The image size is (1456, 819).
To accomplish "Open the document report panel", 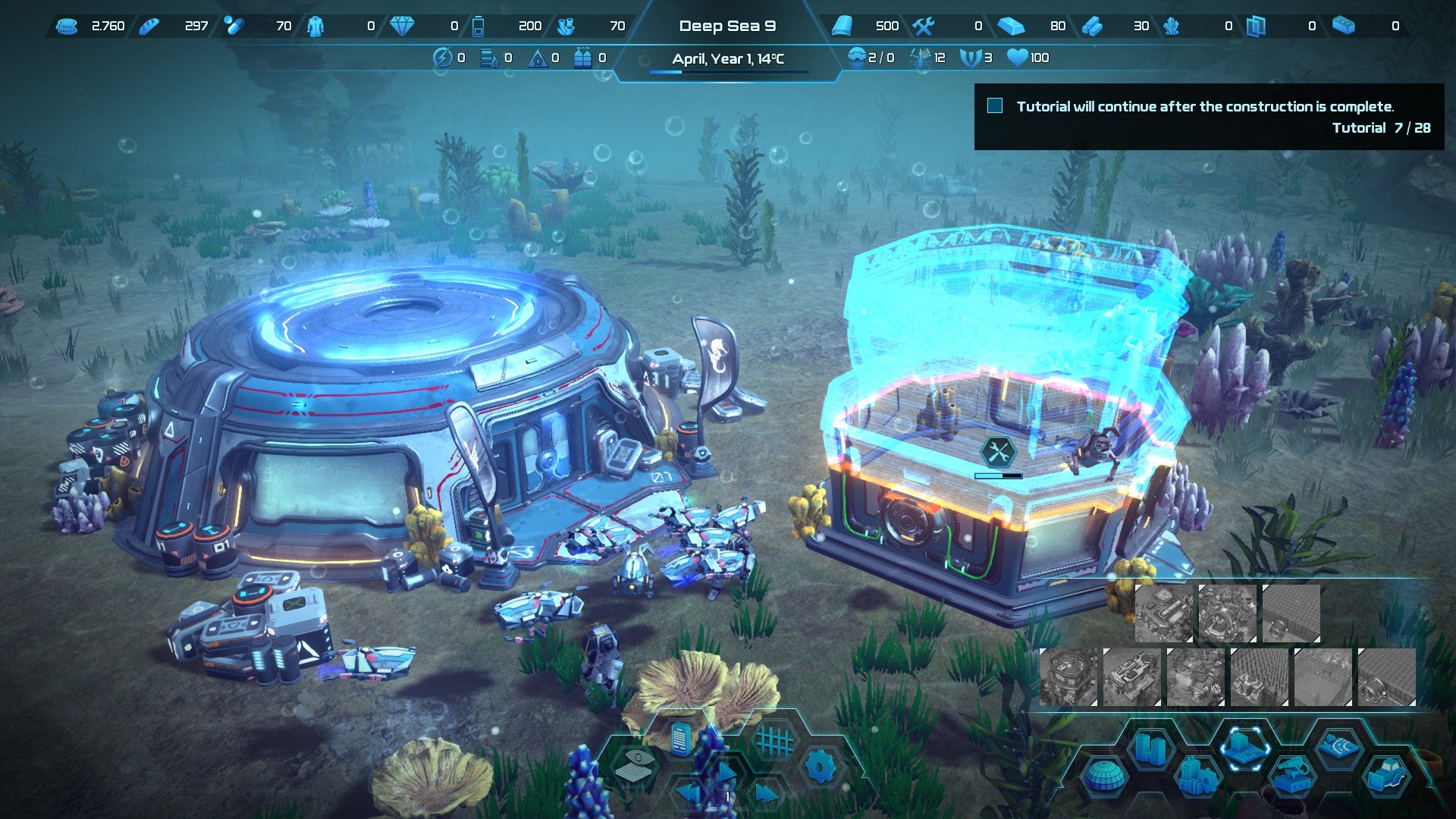I will [x=680, y=739].
